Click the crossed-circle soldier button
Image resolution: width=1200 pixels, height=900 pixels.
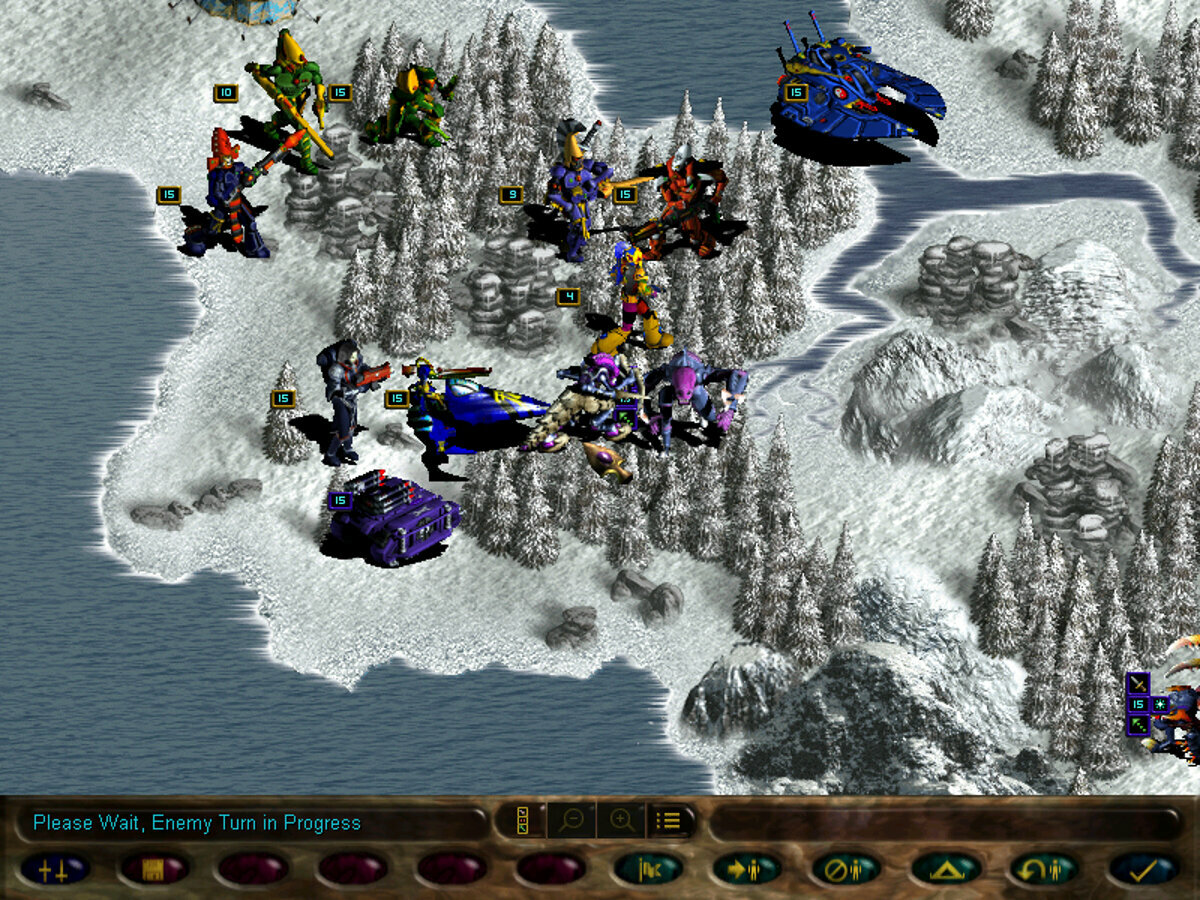click(846, 868)
